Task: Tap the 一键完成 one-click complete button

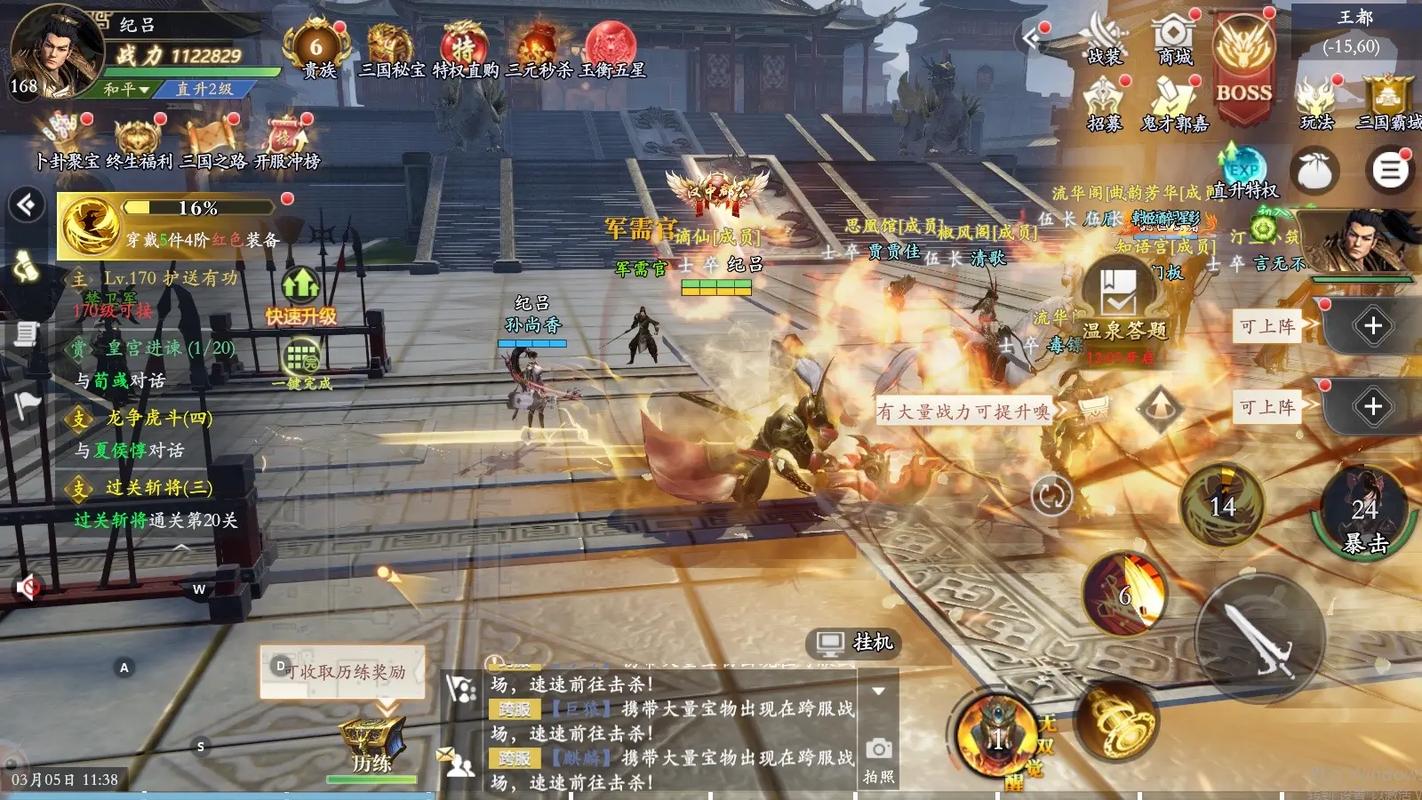Action: point(301,364)
